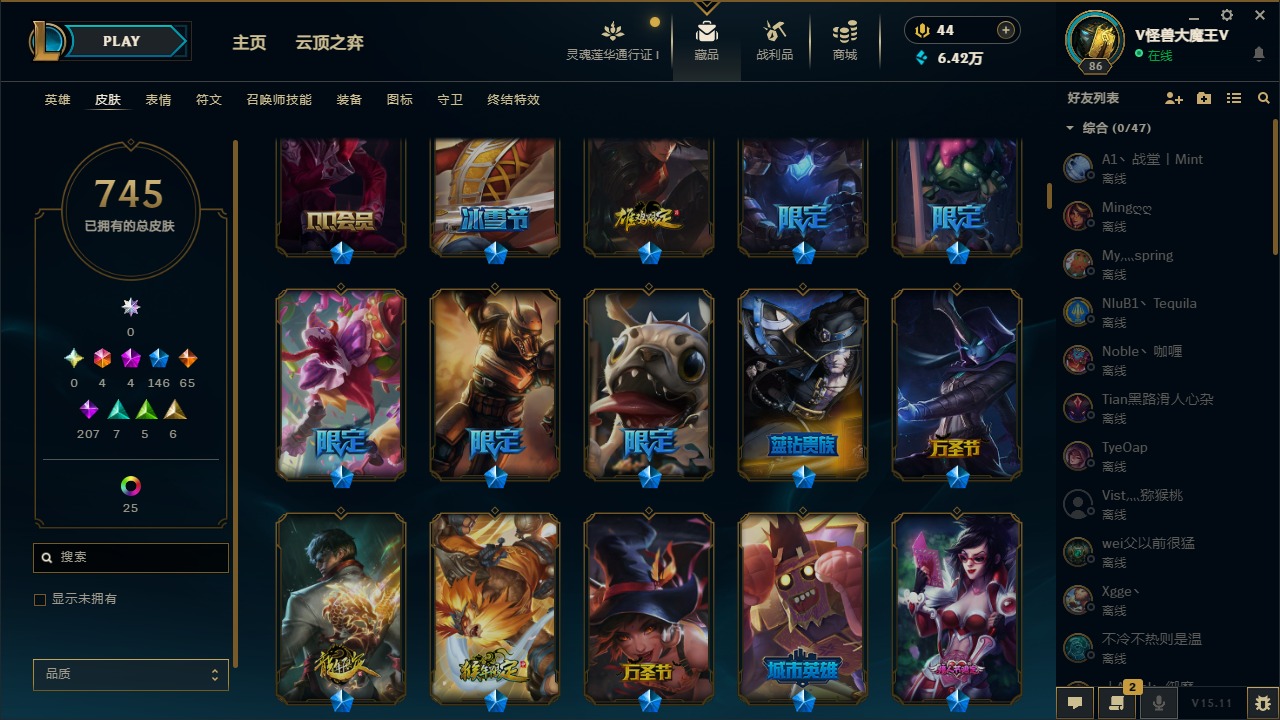1280x720 pixels.
Task: Click the notifications bell icon
Action: tap(1259, 55)
